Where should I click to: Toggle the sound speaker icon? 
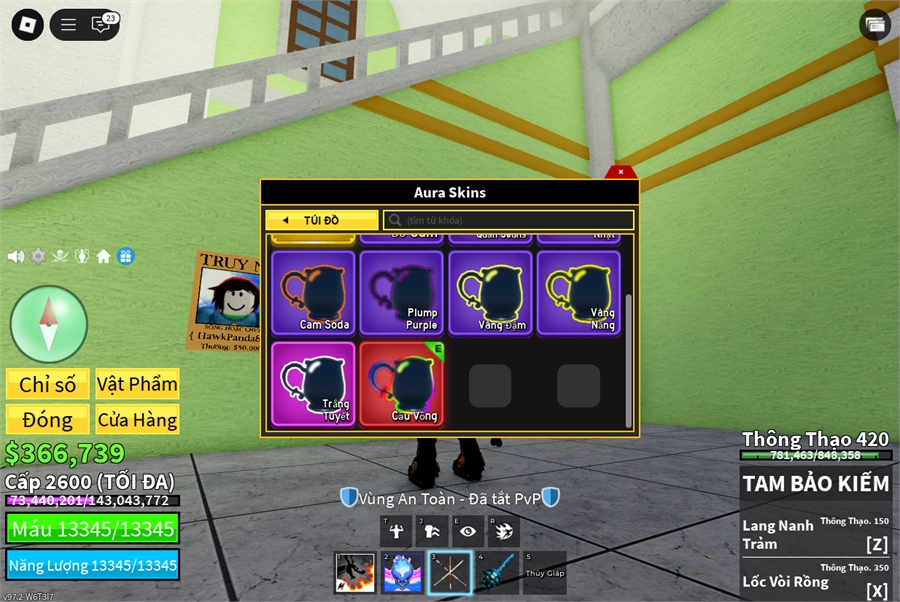16,256
